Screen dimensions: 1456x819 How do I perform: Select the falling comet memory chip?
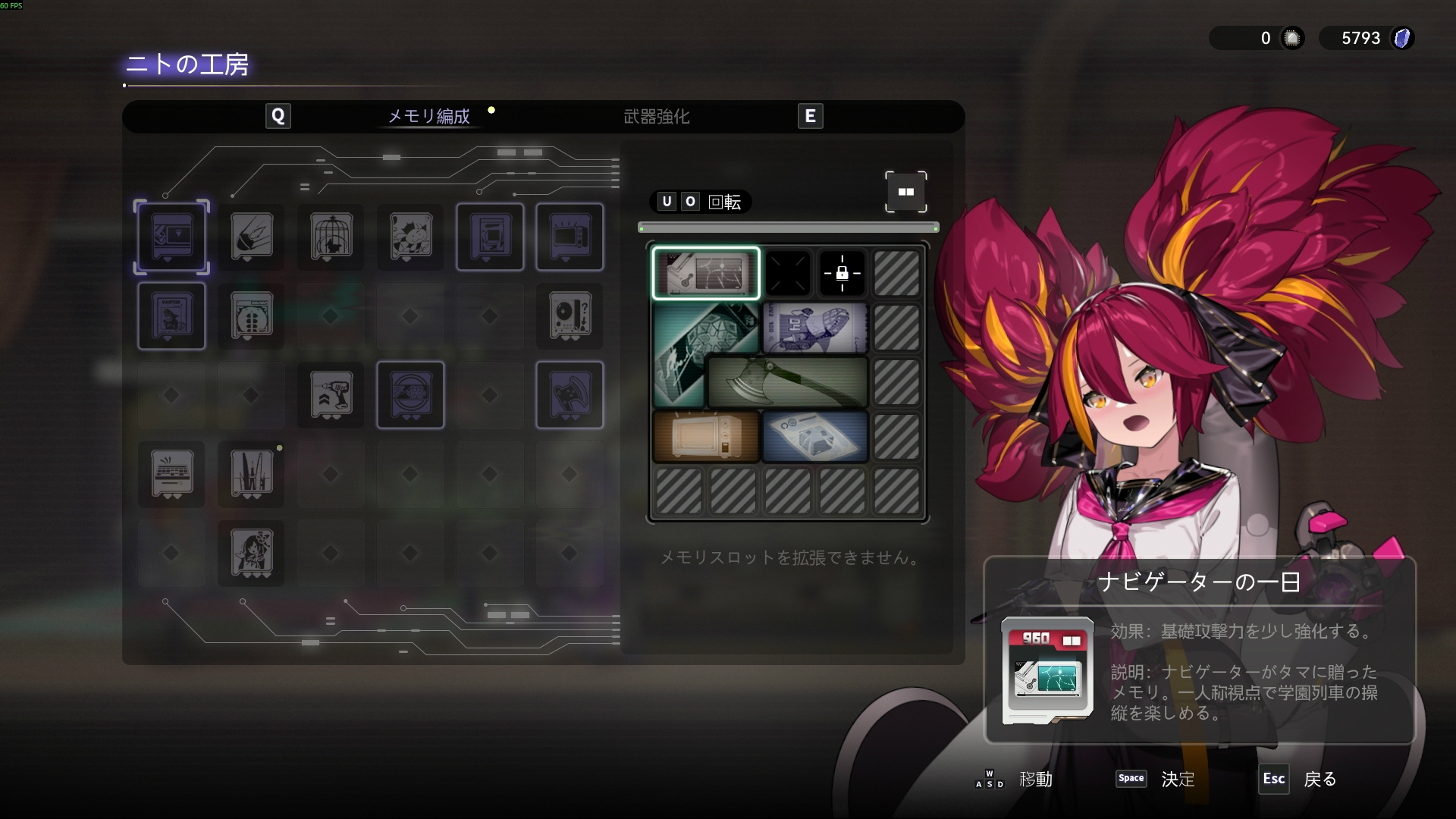point(251,237)
